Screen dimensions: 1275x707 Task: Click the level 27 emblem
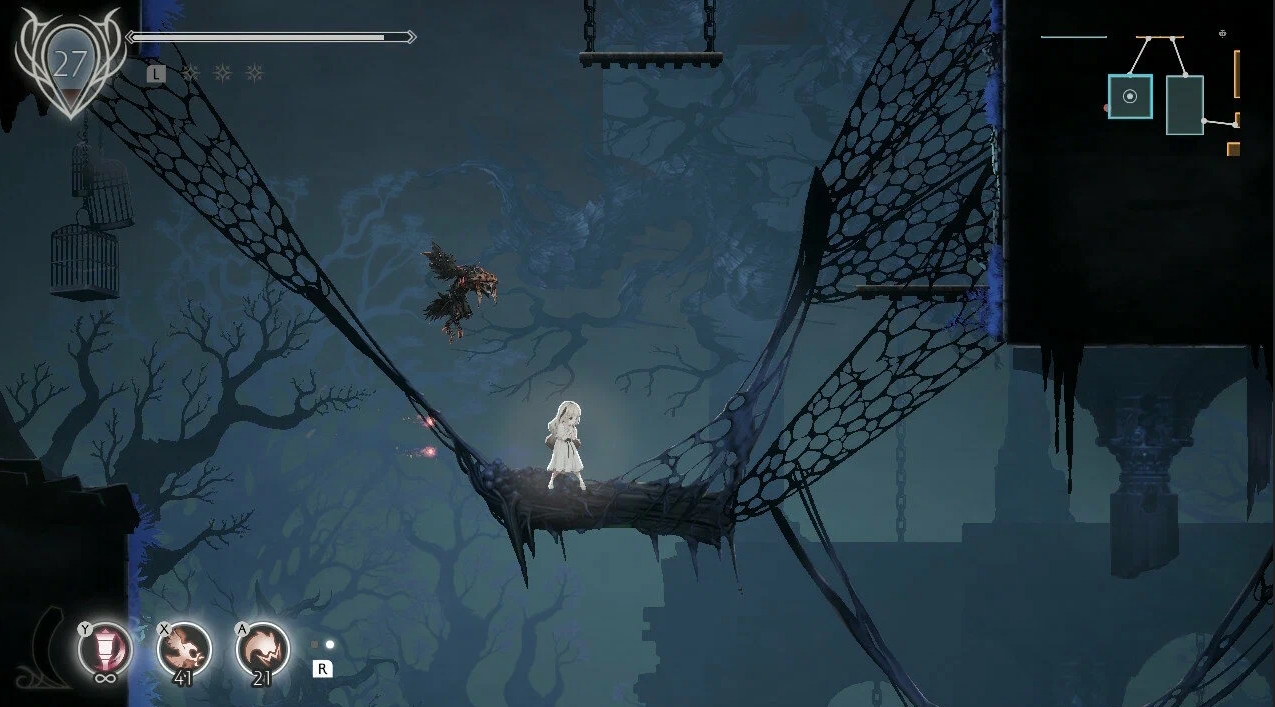[x=70, y=65]
